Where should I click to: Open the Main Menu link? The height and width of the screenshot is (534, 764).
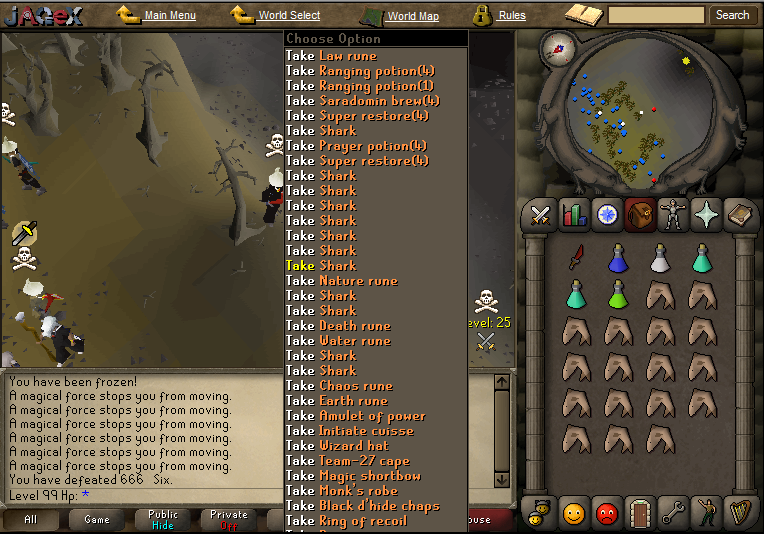(x=169, y=16)
